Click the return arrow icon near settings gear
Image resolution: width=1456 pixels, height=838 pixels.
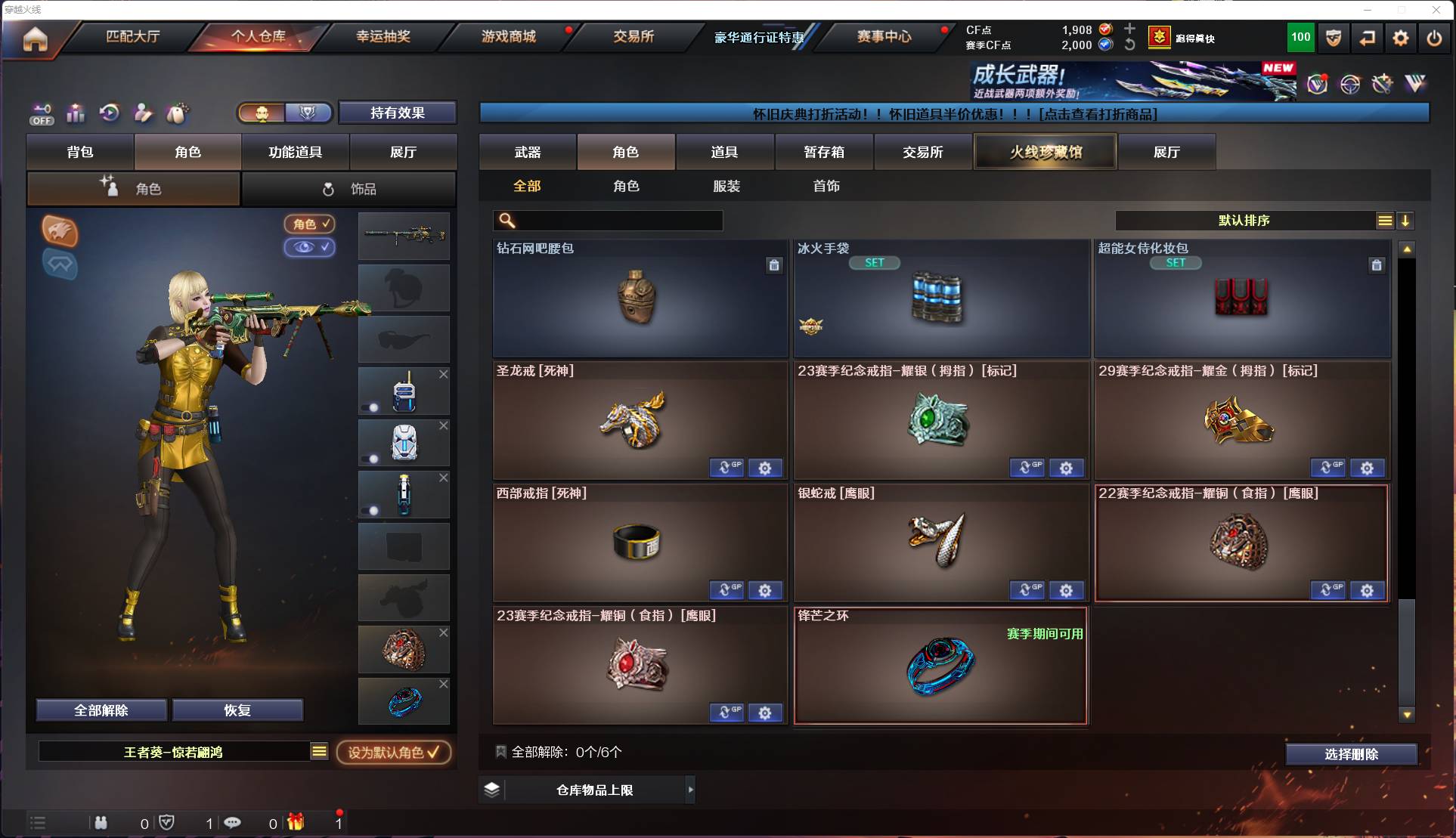point(1368,38)
